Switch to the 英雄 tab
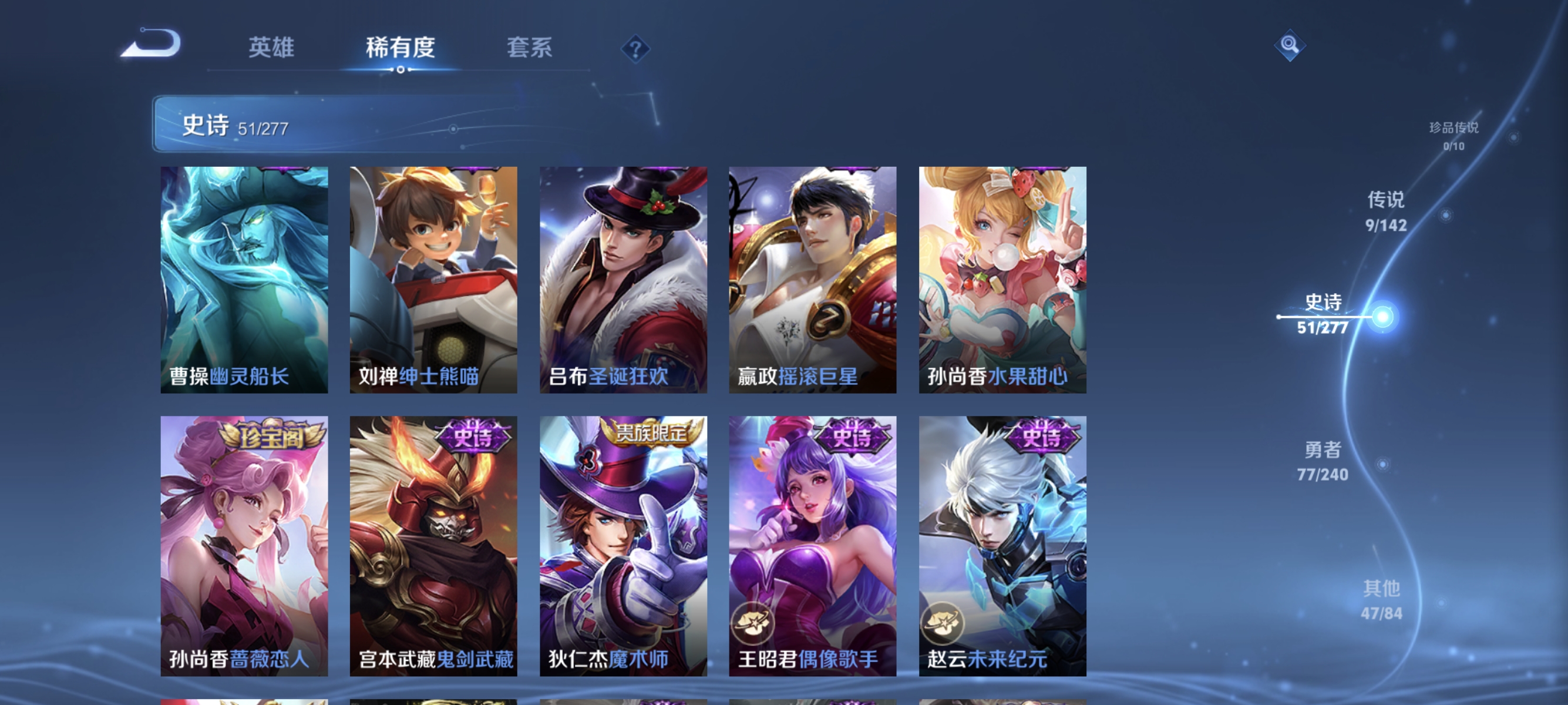Viewport: 1568px width, 705px height. [x=271, y=48]
